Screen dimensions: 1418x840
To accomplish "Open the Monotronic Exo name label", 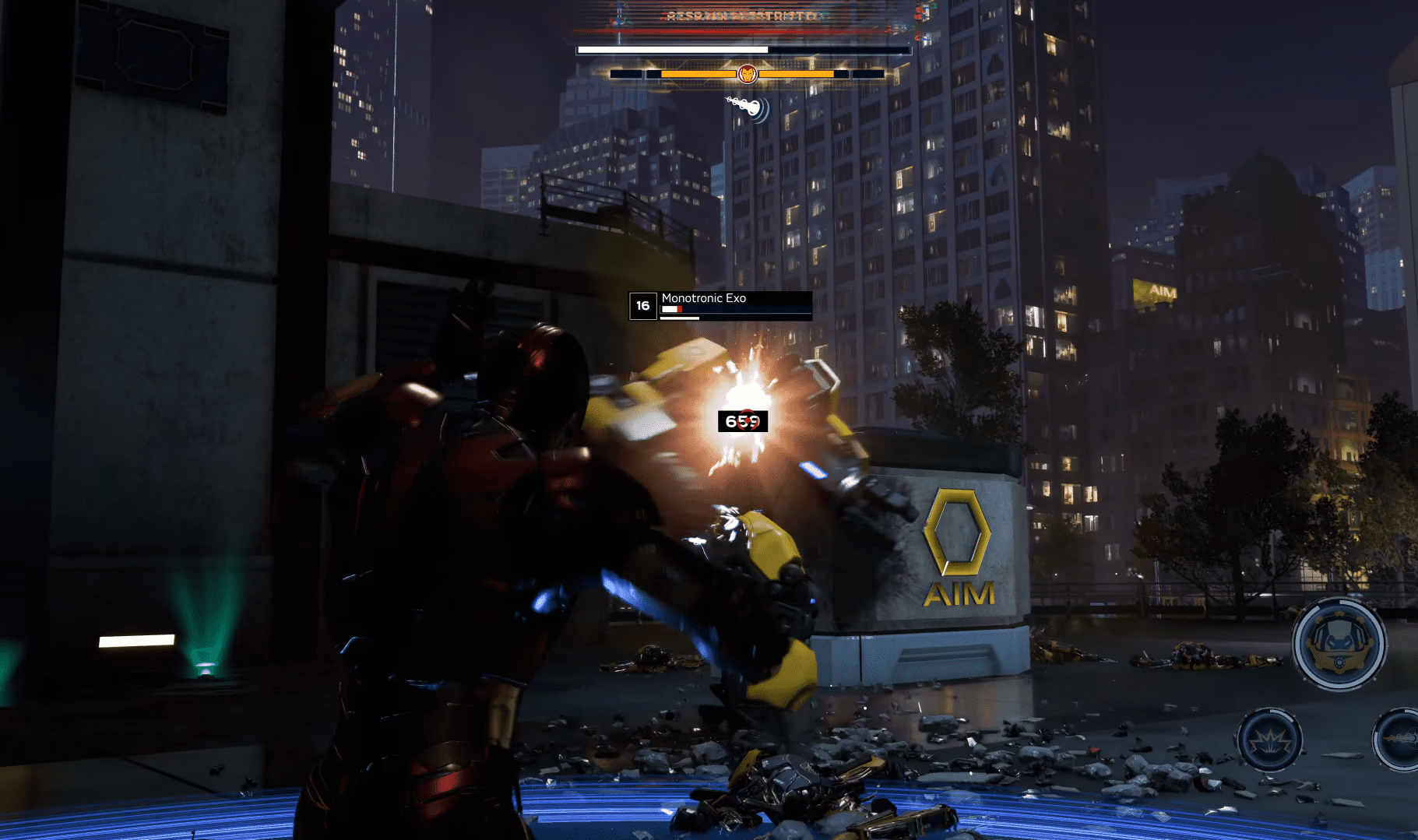I will point(703,297).
